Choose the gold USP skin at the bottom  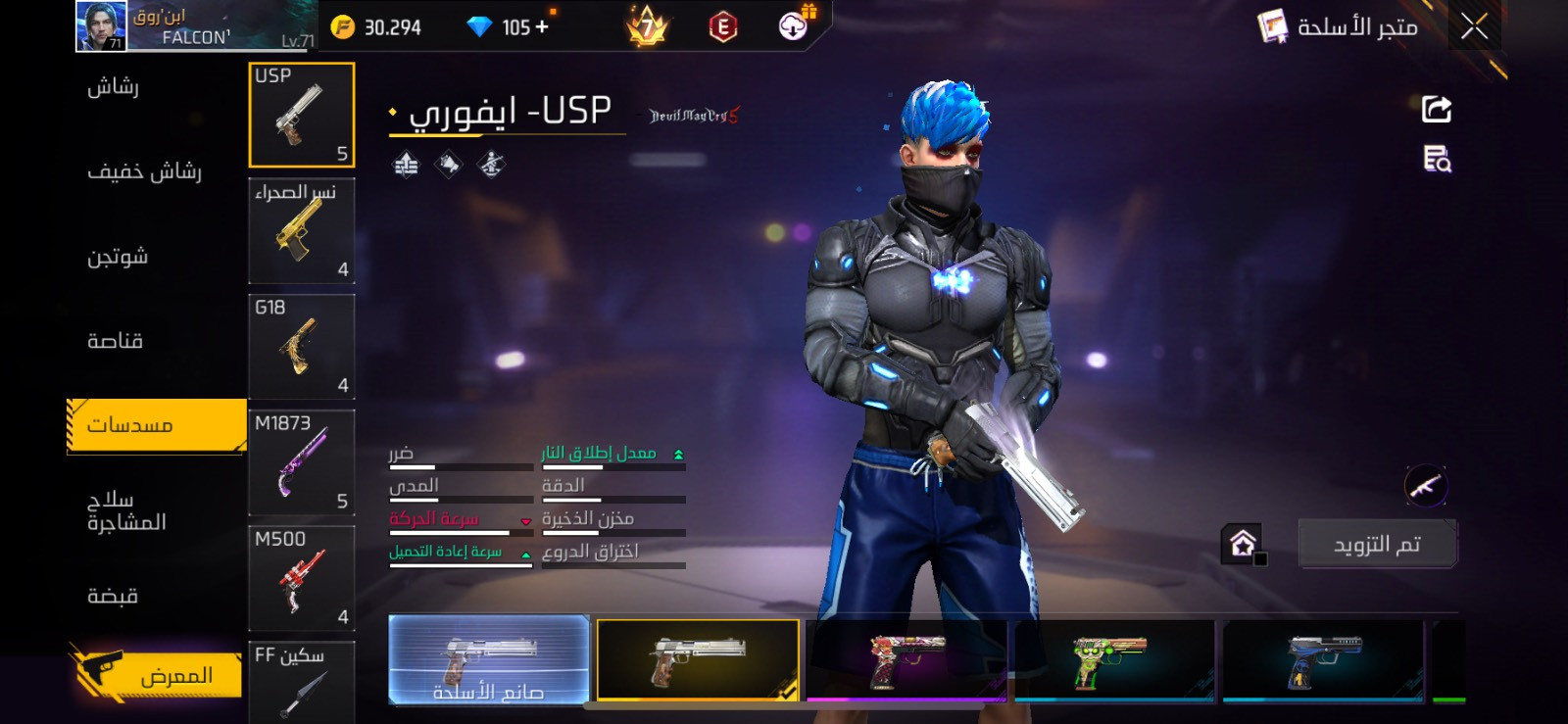coord(698,659)
